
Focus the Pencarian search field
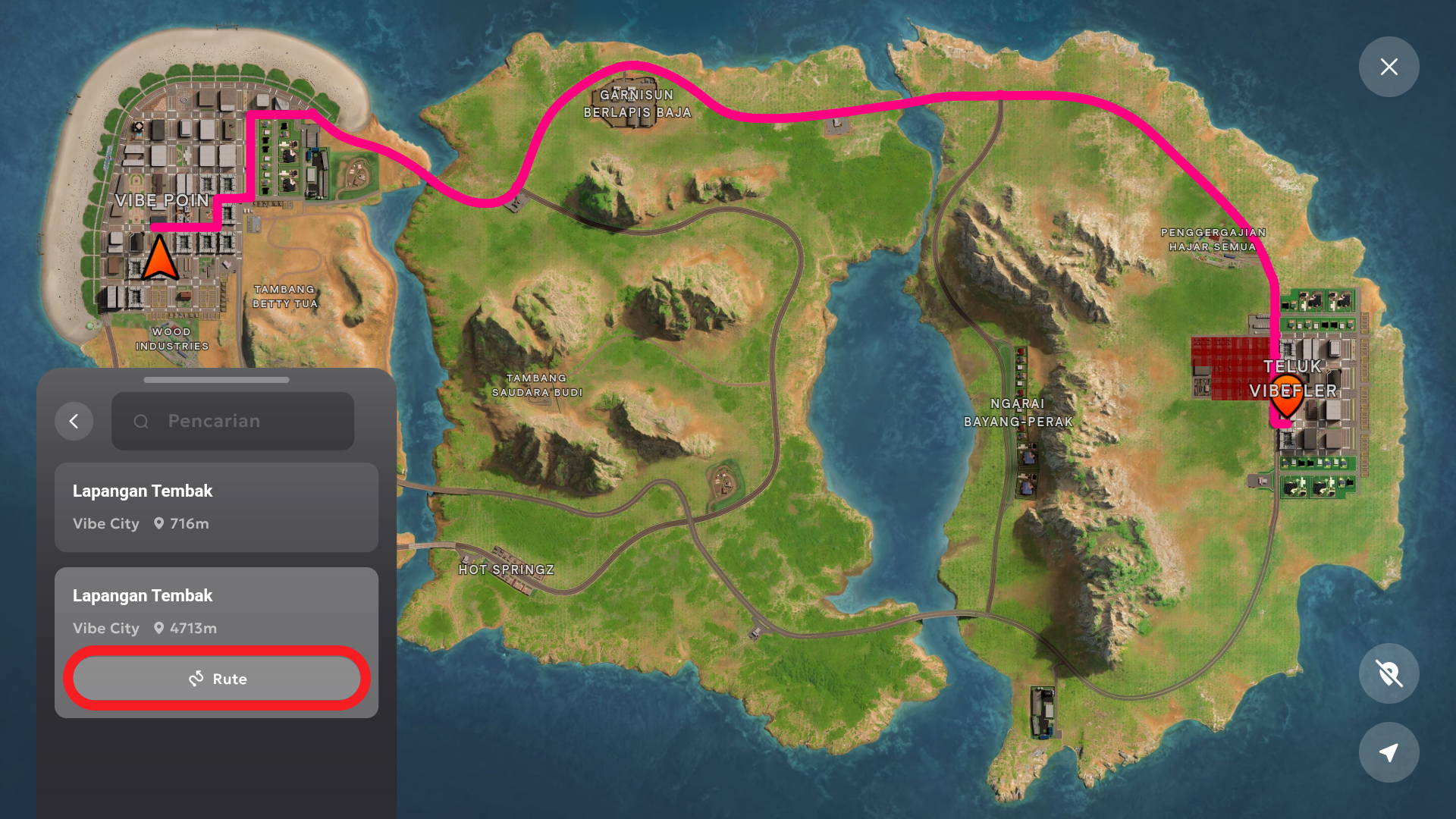pos(233,422)
